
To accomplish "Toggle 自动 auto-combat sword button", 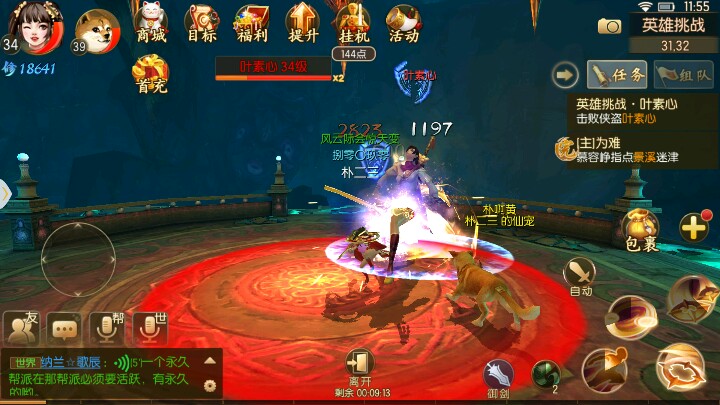I will click(x=580, y=275).
